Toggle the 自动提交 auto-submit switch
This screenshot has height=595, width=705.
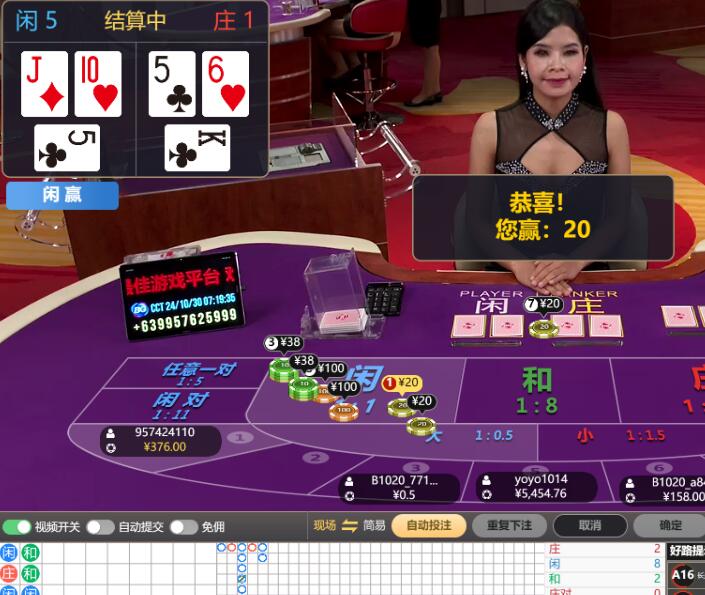[100, 526]
